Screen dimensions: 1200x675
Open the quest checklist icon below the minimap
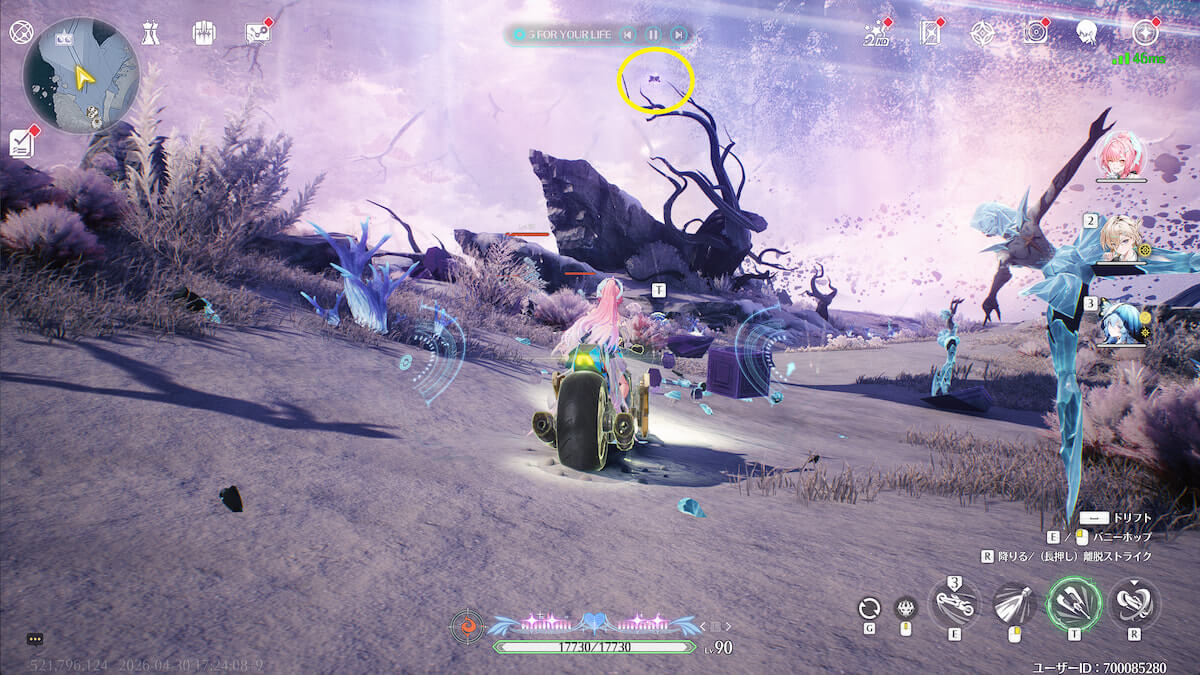click(22, 143)
